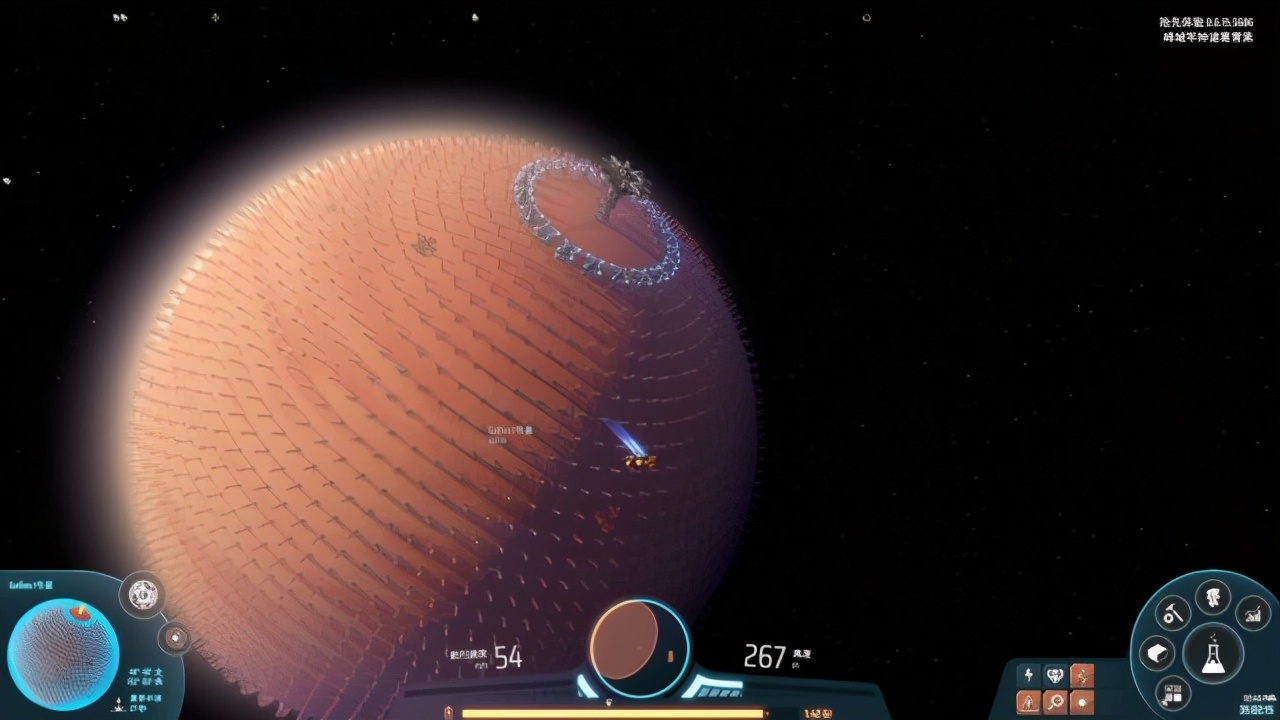The height and width of the screenshot is (720, 1280).
Task: Select the version info text at top right
Action: pyautogui.click(x=1207, y=28)
